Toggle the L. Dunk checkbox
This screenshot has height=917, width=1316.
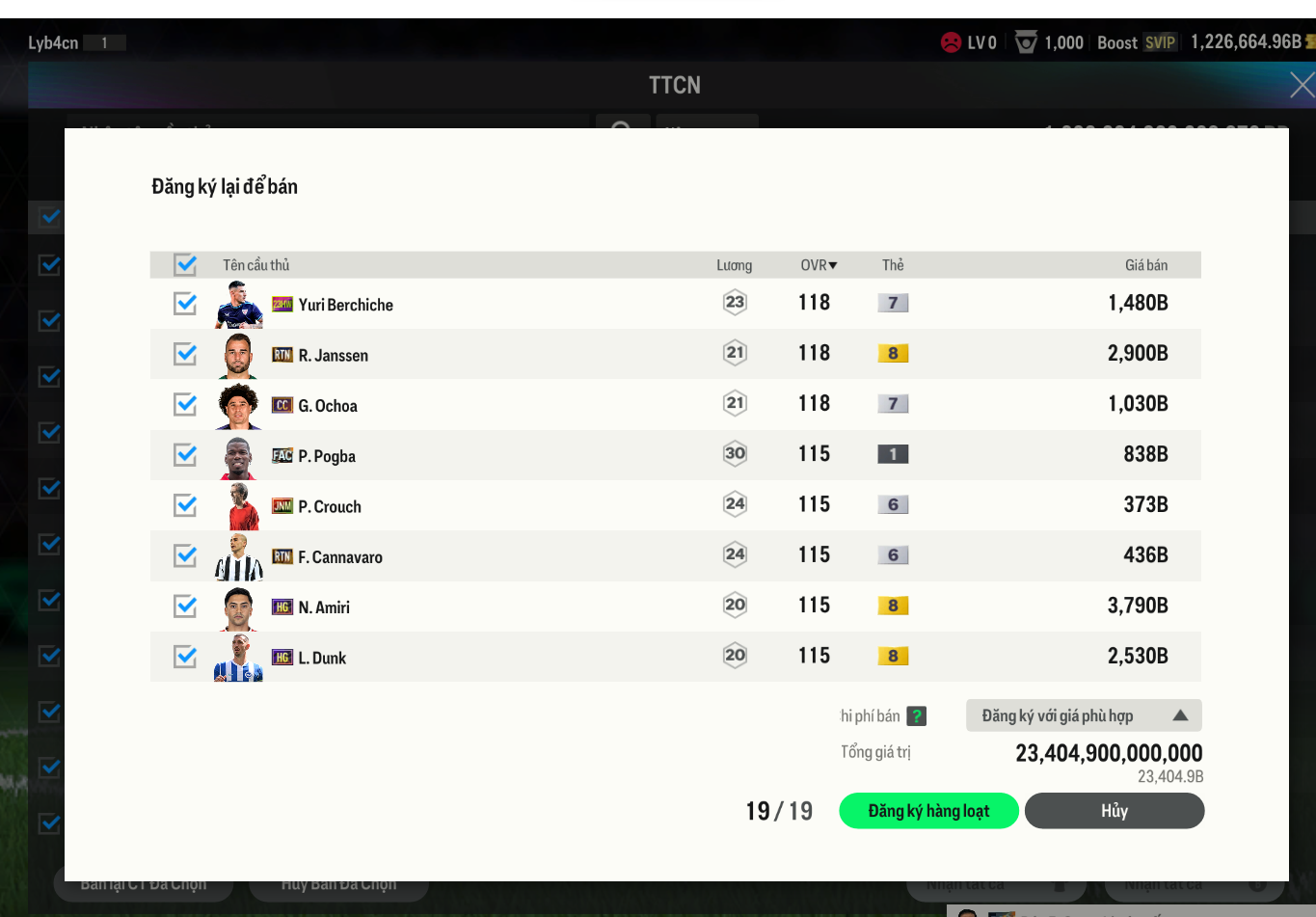click(185, 657)
